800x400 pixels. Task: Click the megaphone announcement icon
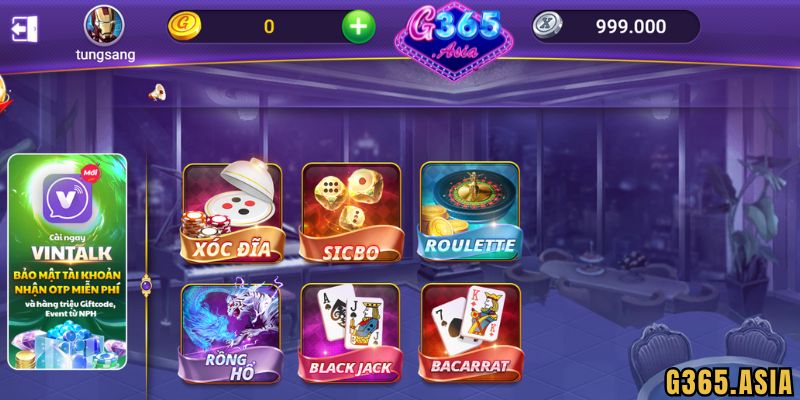(156, 93)
